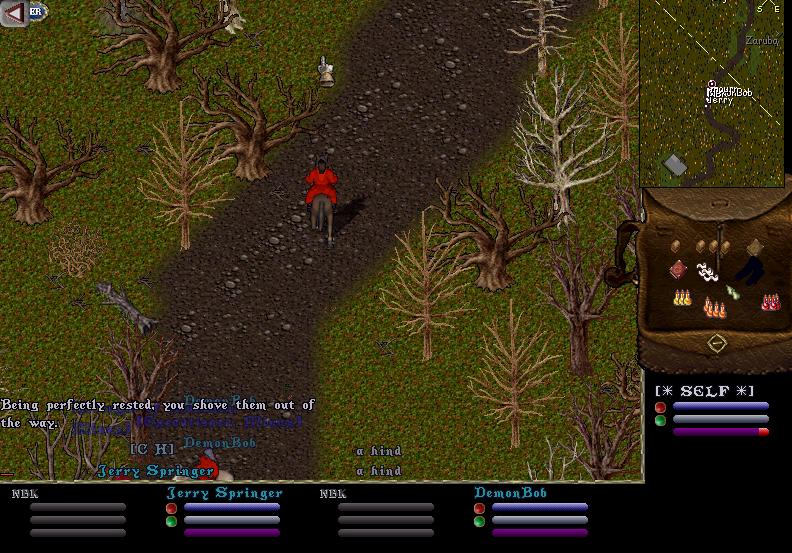Target the DemonBob health bar
The image size is (792, 553).
(x=539, y=507)
